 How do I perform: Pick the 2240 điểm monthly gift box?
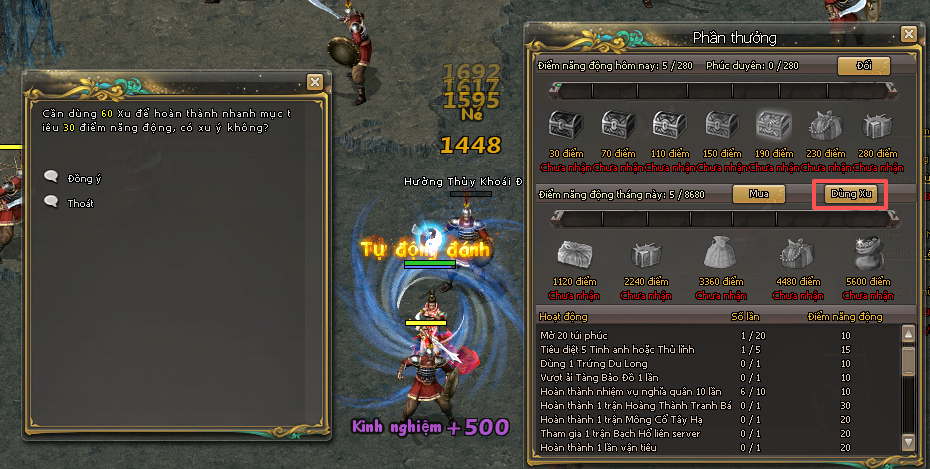click(x=645, y=253)
